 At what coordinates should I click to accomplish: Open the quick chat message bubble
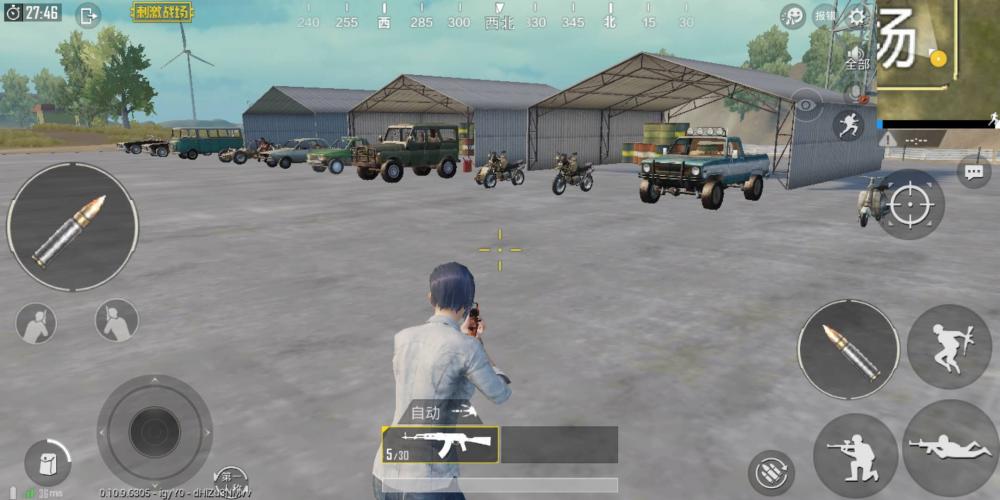tap(974, 172)
